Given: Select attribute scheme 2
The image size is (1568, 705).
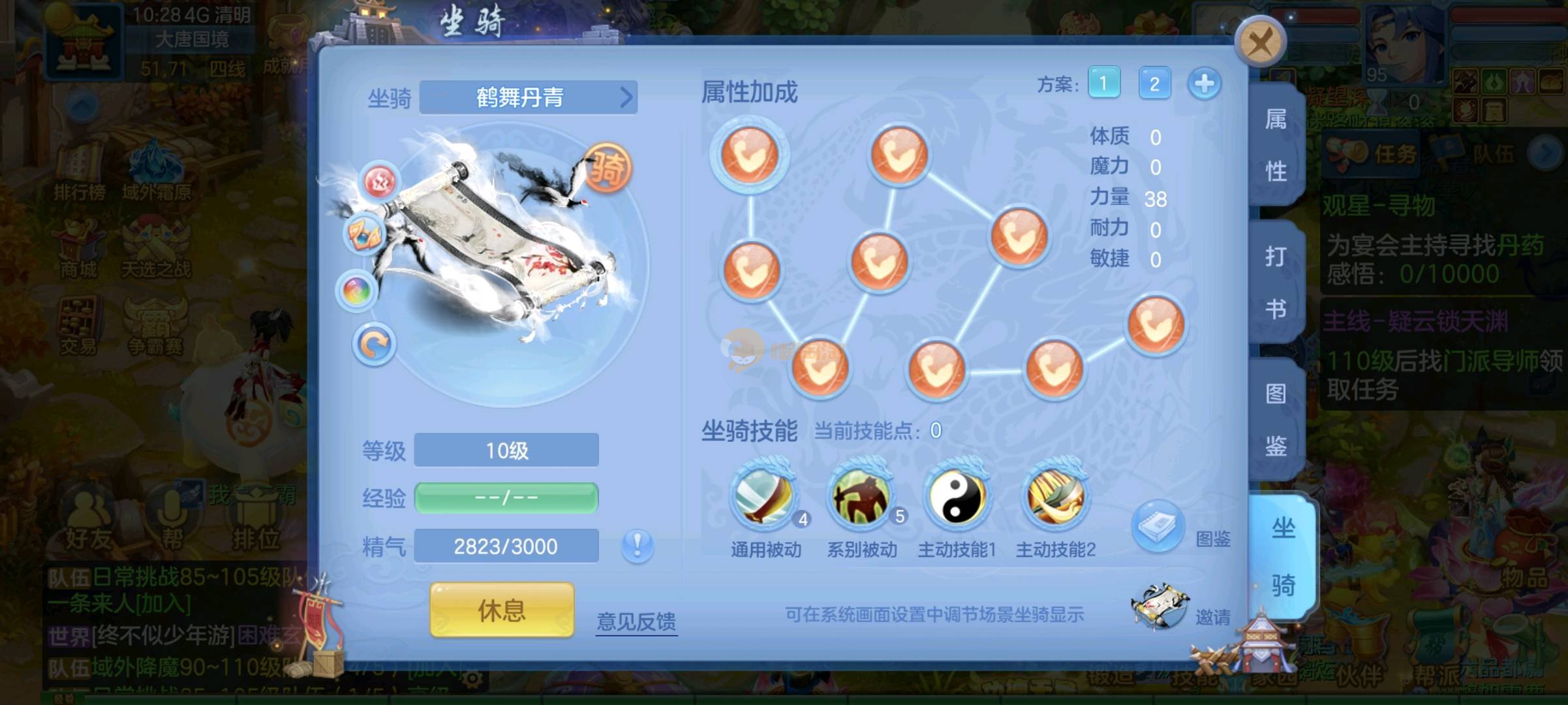Looking at the screenshot, I should (1154, 84).
